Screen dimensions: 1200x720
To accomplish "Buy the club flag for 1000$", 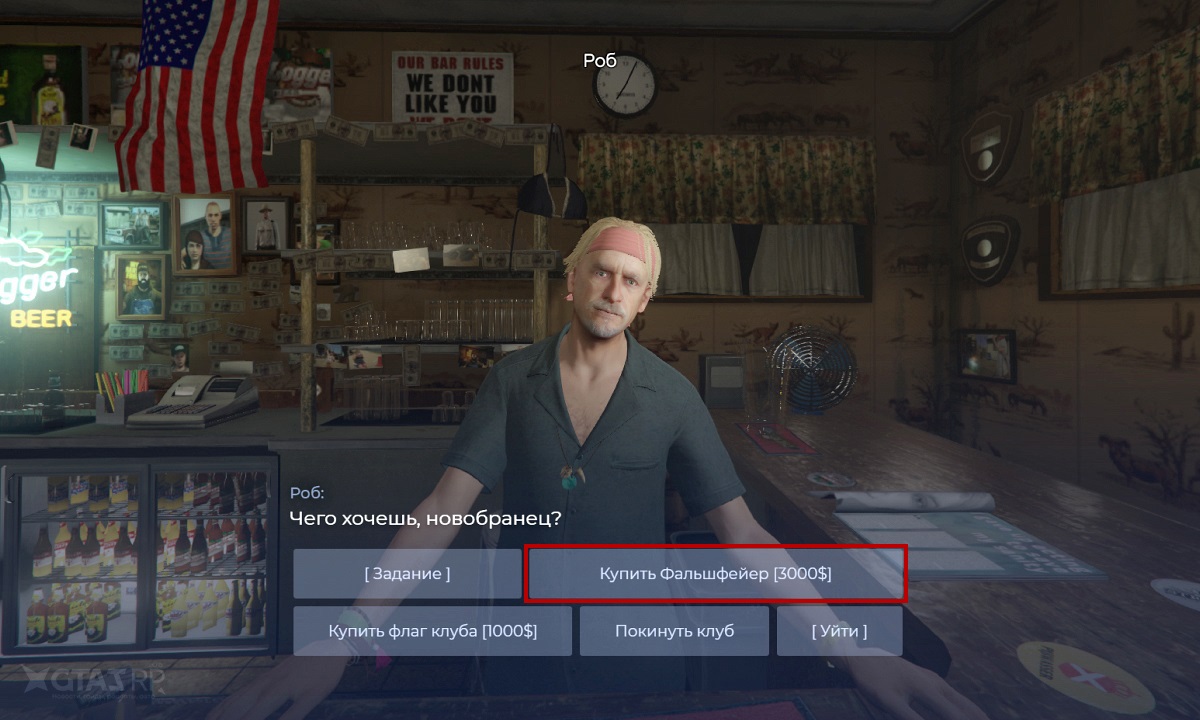I will click(x=432, y=631).
